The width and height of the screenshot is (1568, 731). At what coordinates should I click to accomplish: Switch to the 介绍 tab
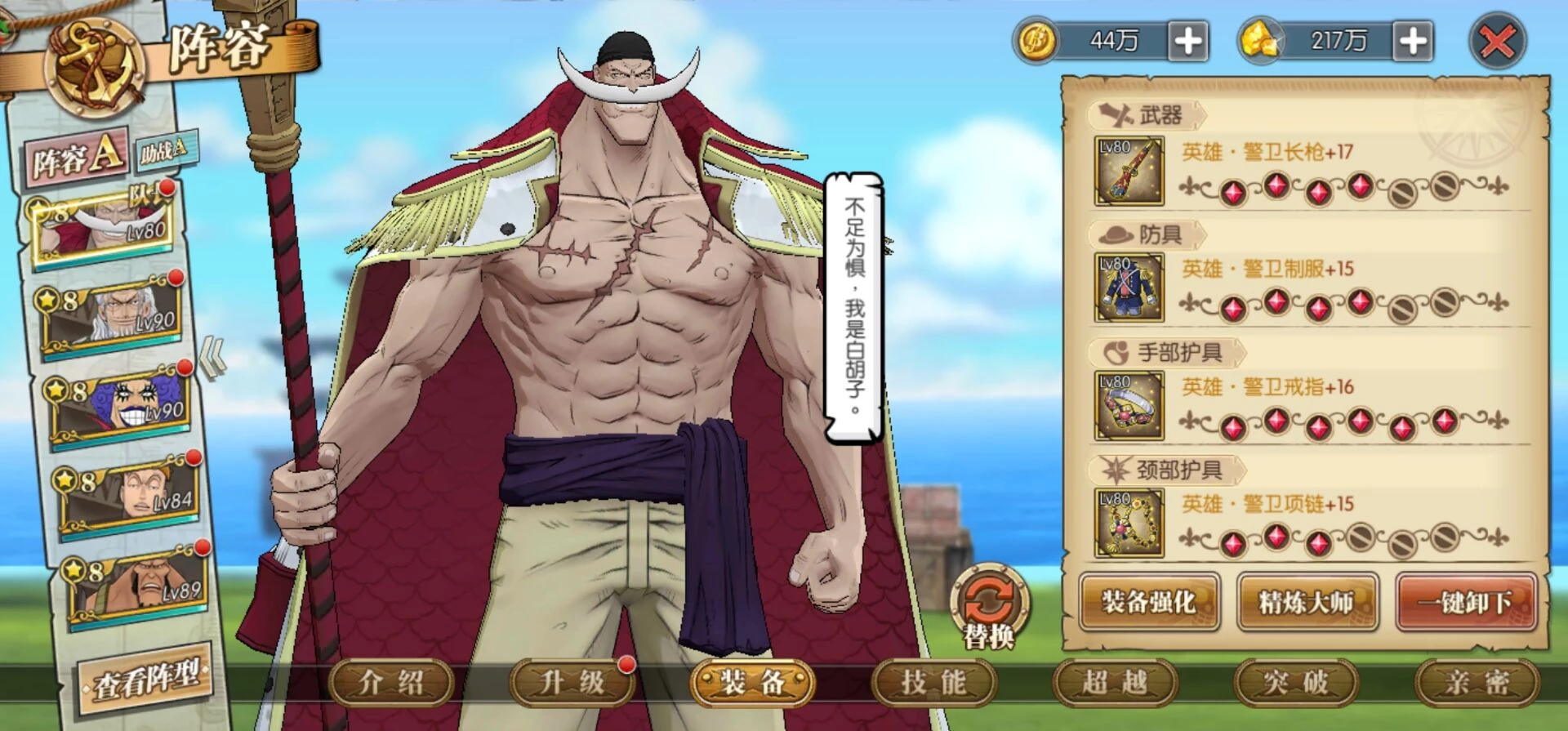(391, 682)
